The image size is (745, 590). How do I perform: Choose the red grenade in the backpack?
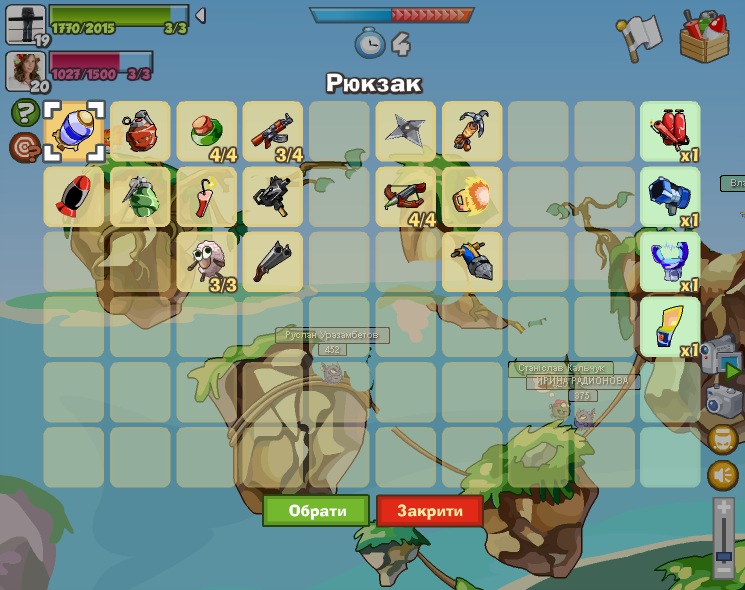coord(141,131)
